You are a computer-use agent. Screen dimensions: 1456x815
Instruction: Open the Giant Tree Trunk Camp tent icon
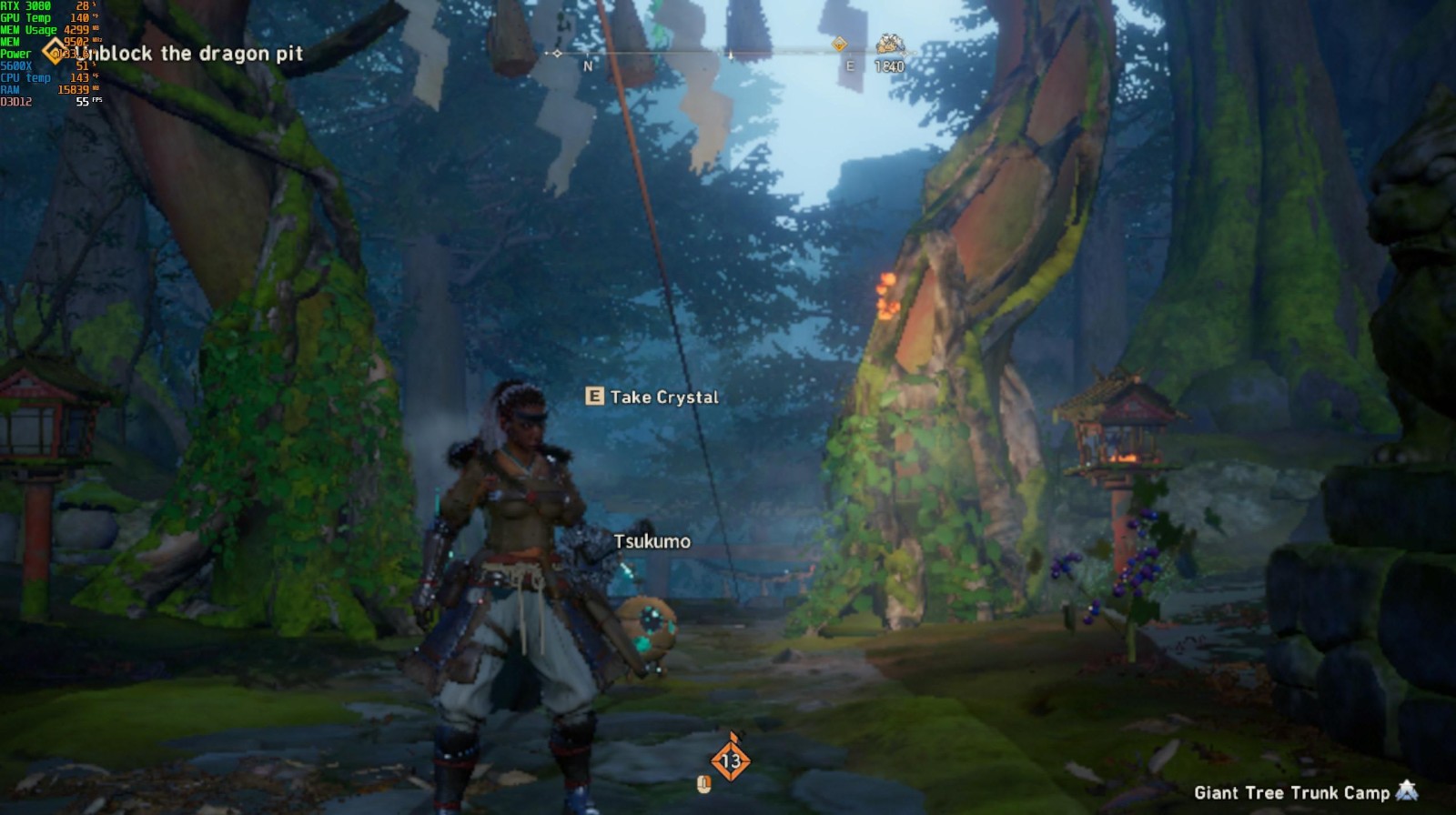[x=1407, y=791]
